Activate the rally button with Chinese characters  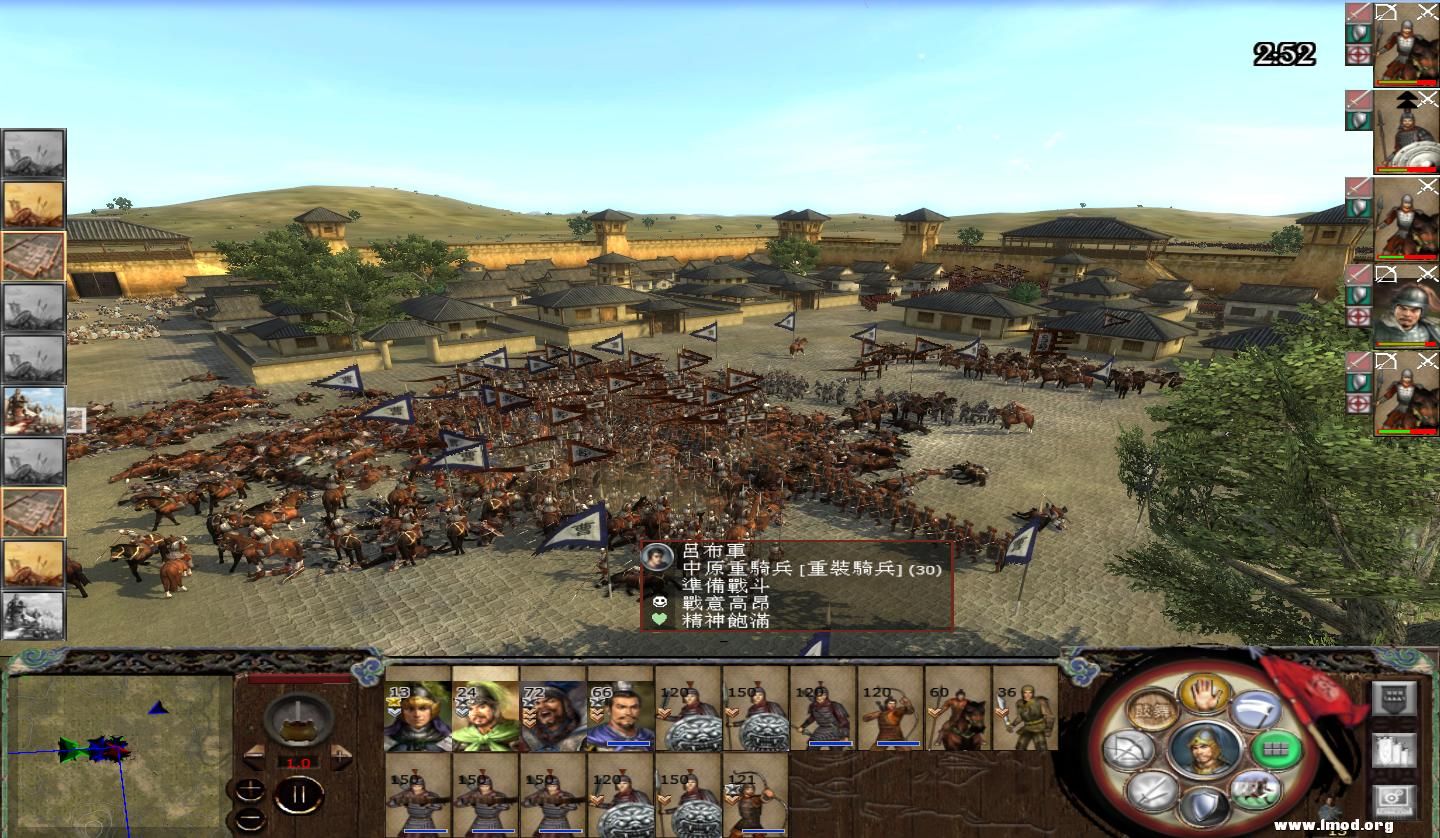coord(1152,710)
